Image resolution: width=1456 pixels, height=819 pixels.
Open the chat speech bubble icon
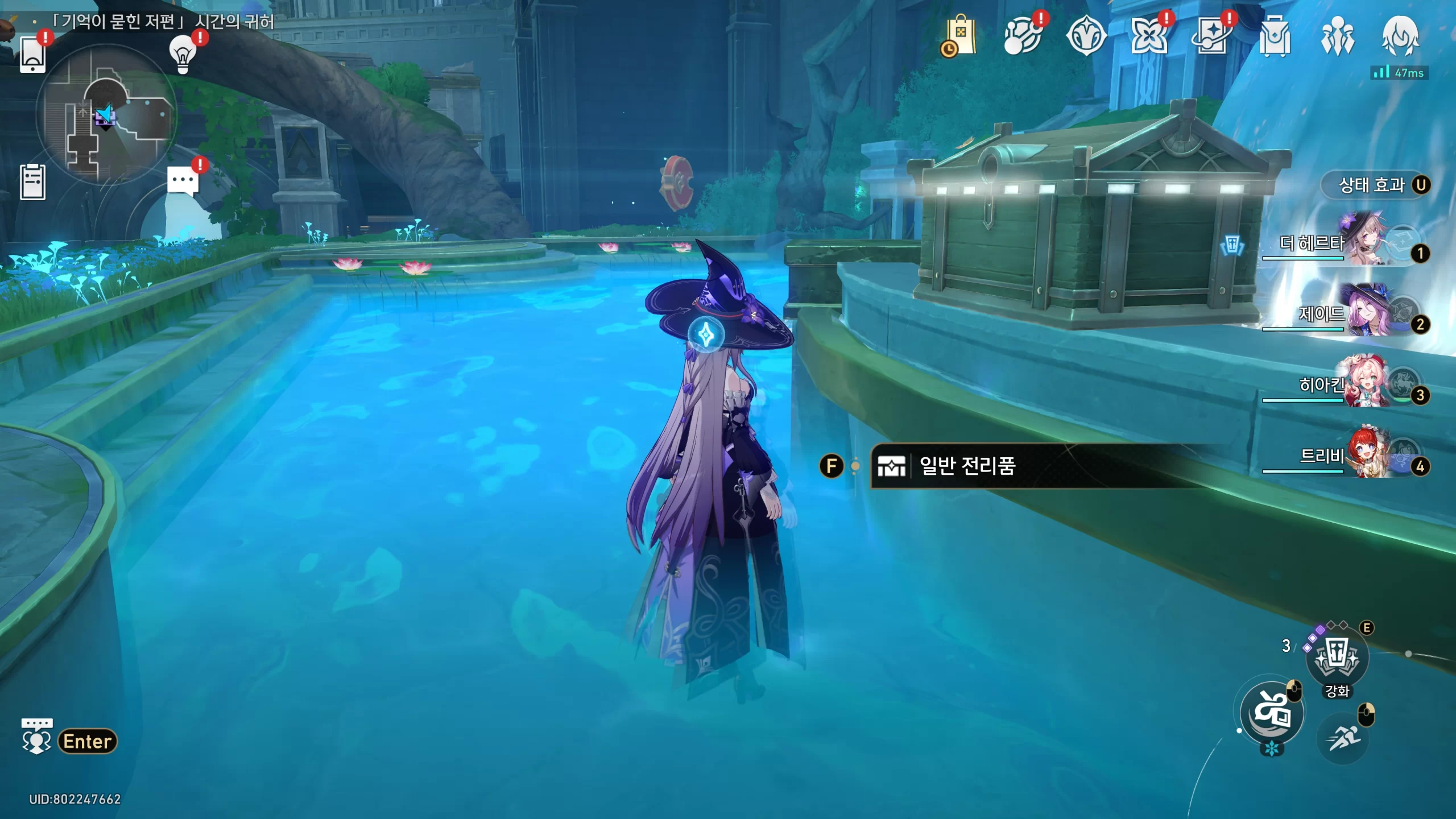(x=183, y=182)
